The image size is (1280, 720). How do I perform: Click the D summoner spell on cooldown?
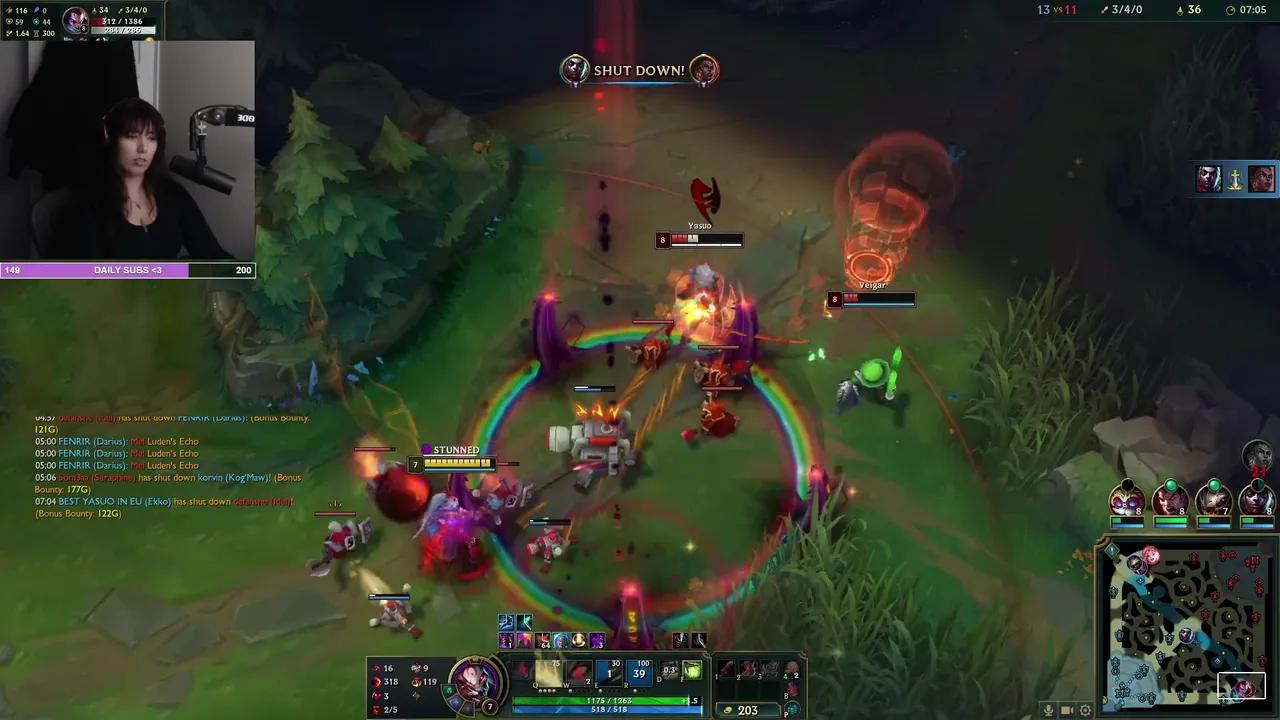click(668, 671)
